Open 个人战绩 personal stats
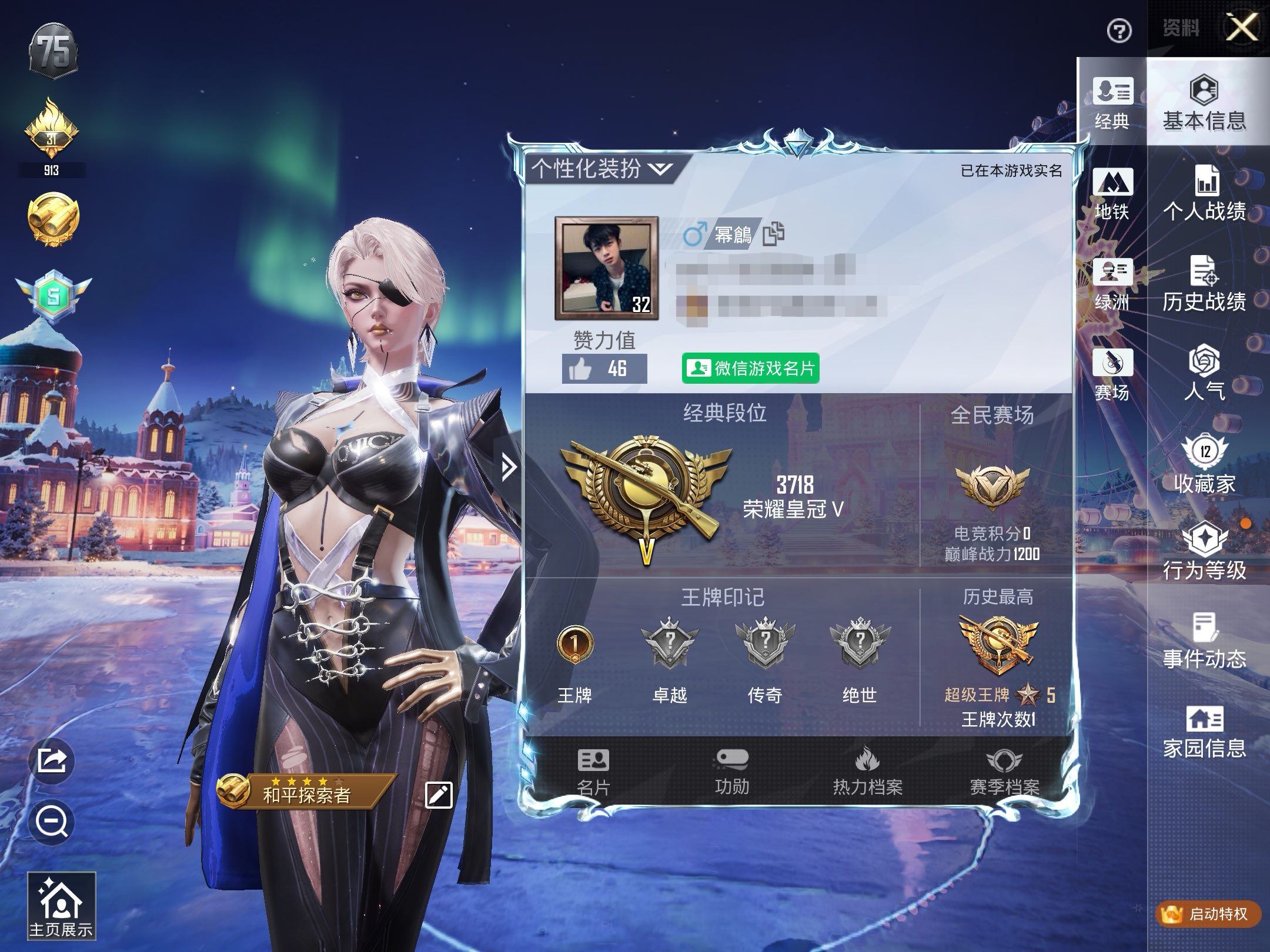 pyautogui.click(x=1205, y=194)
